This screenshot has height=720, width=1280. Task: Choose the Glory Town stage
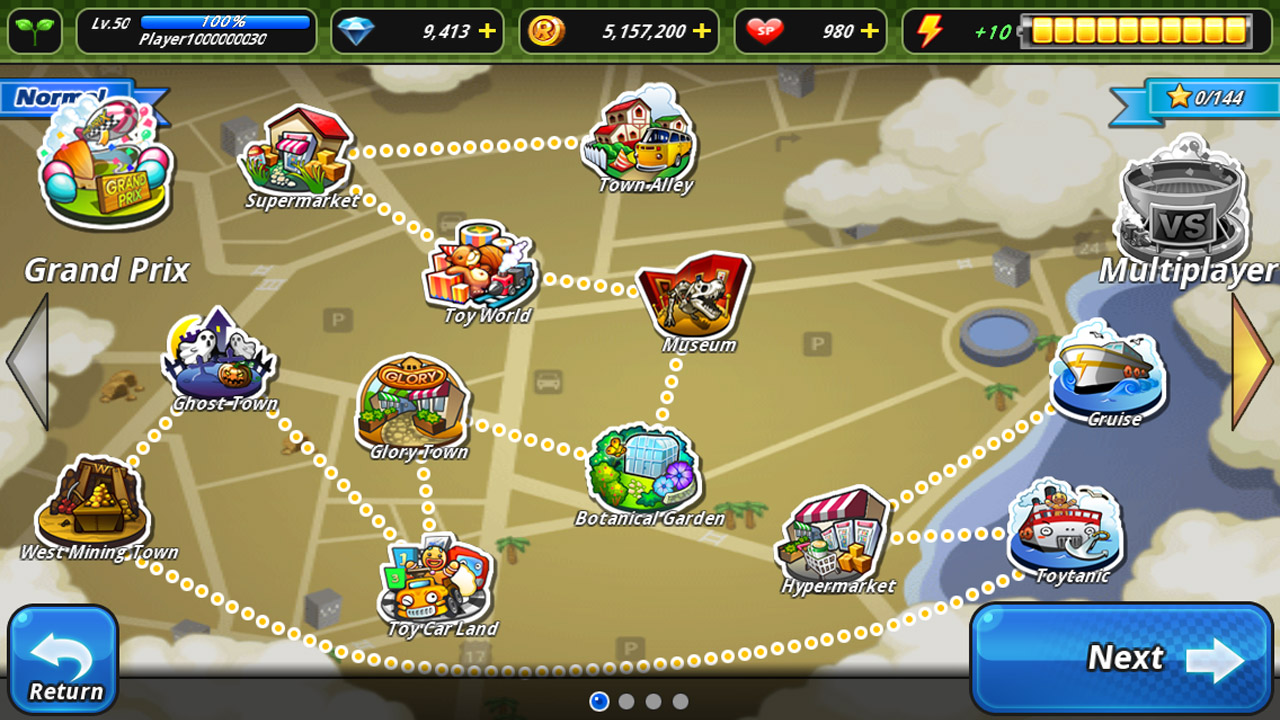pos(412,400)
